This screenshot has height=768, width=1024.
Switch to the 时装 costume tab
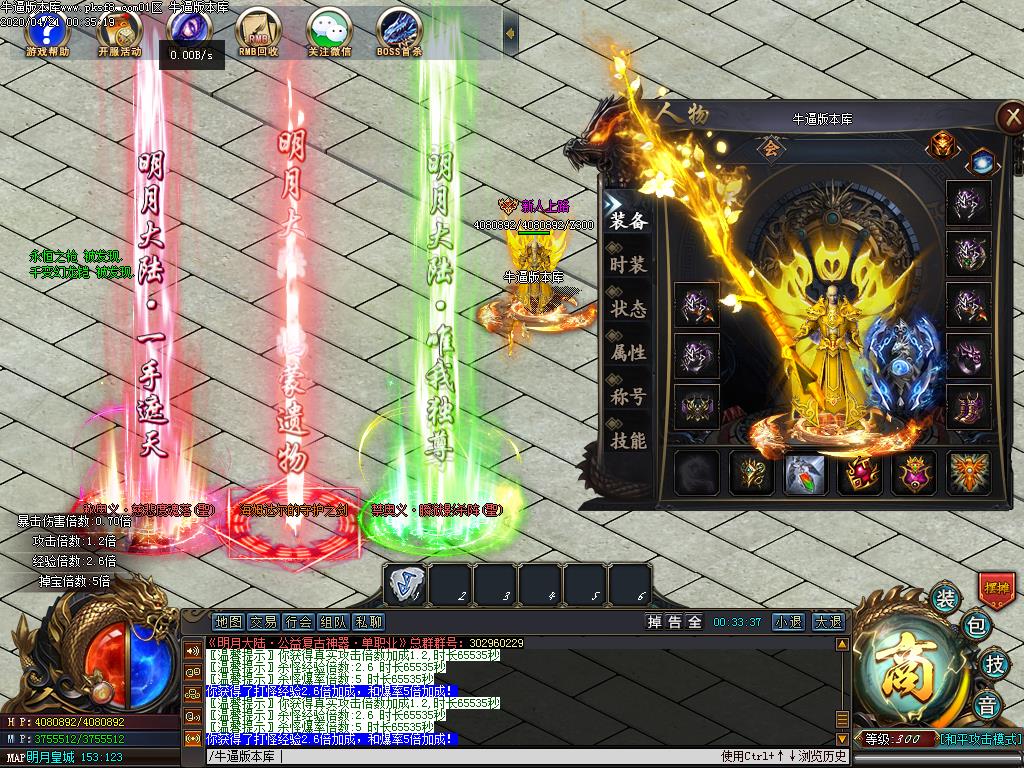(x=629, y=265)
